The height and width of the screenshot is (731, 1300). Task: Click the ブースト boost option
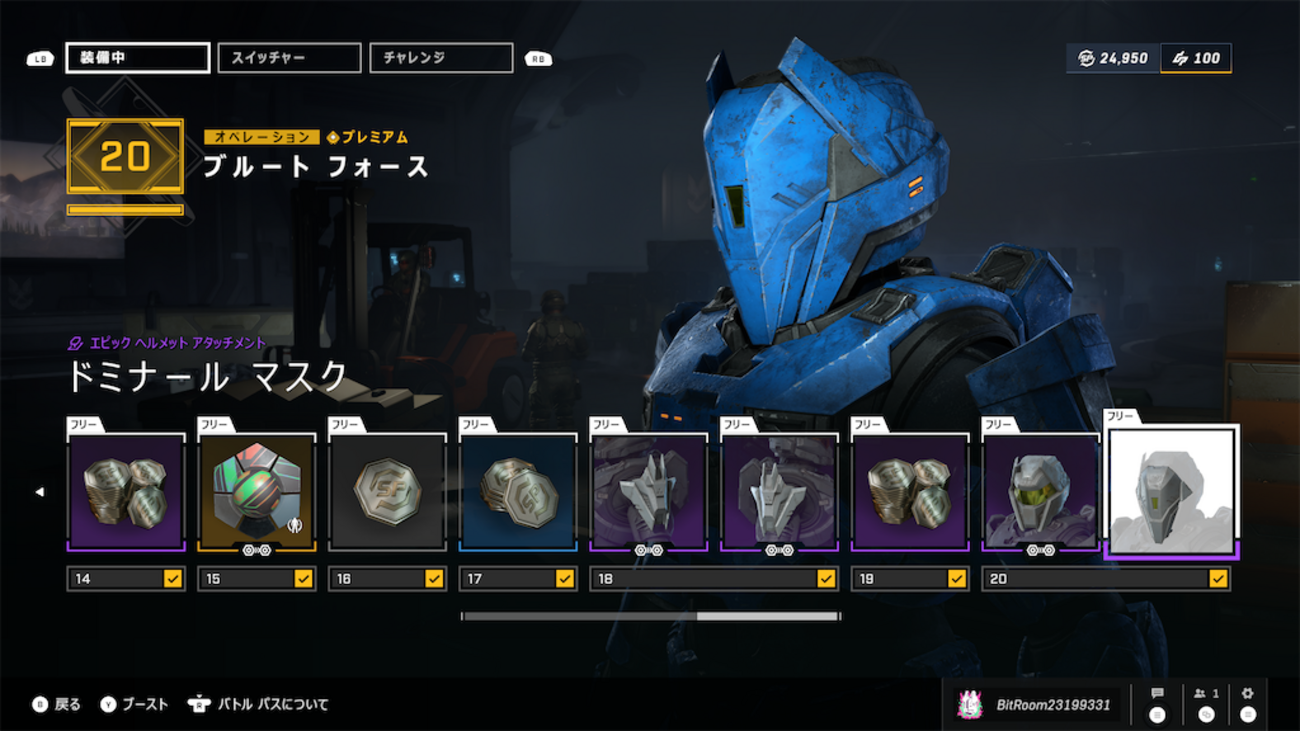[134, 705]
